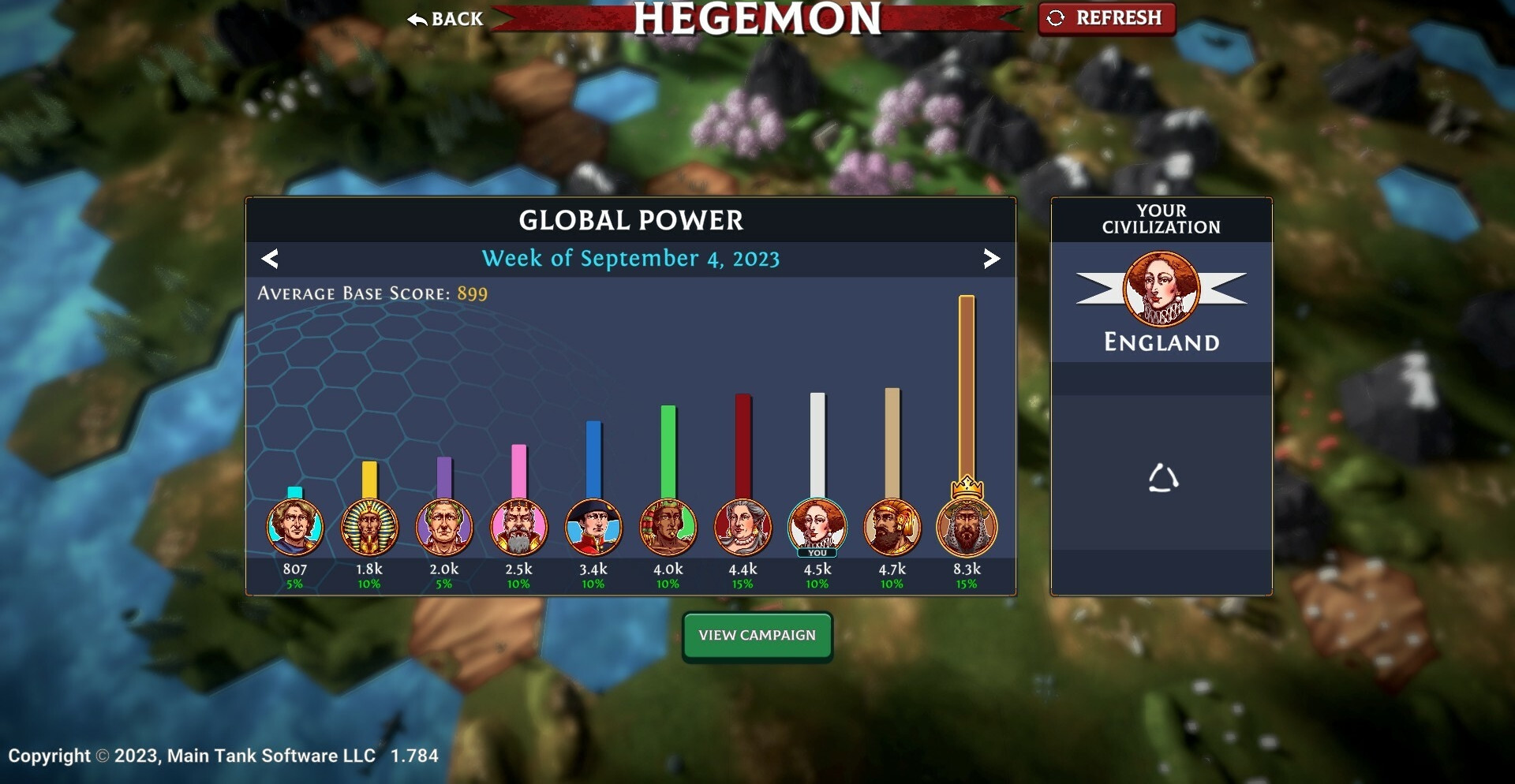This screenshot has height=784, width=1515.
Task: Refresh the Hegemon standings
Action: pos(1106,18)
